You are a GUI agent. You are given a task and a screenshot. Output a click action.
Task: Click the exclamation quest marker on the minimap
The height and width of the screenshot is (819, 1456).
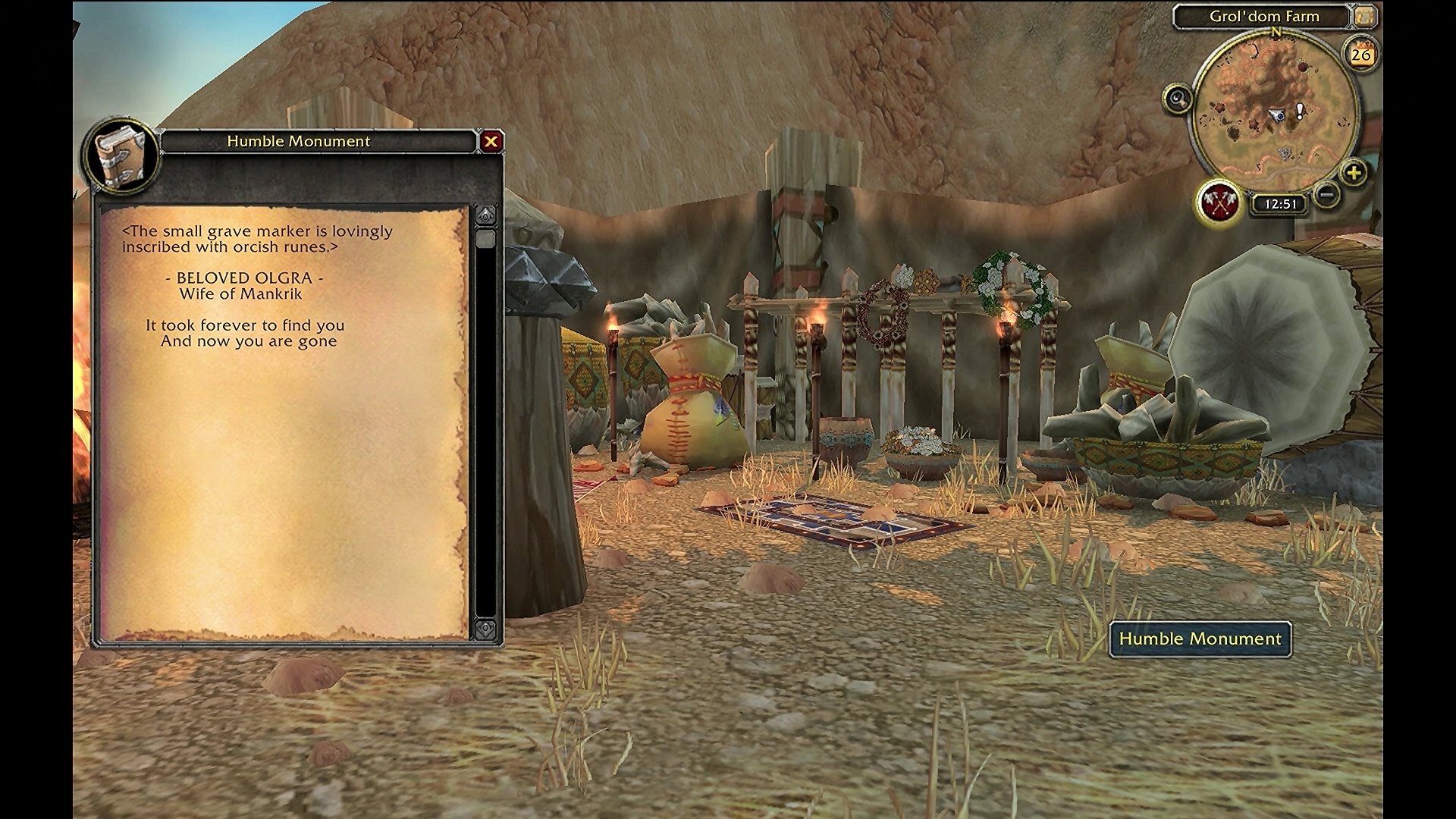1301,111
